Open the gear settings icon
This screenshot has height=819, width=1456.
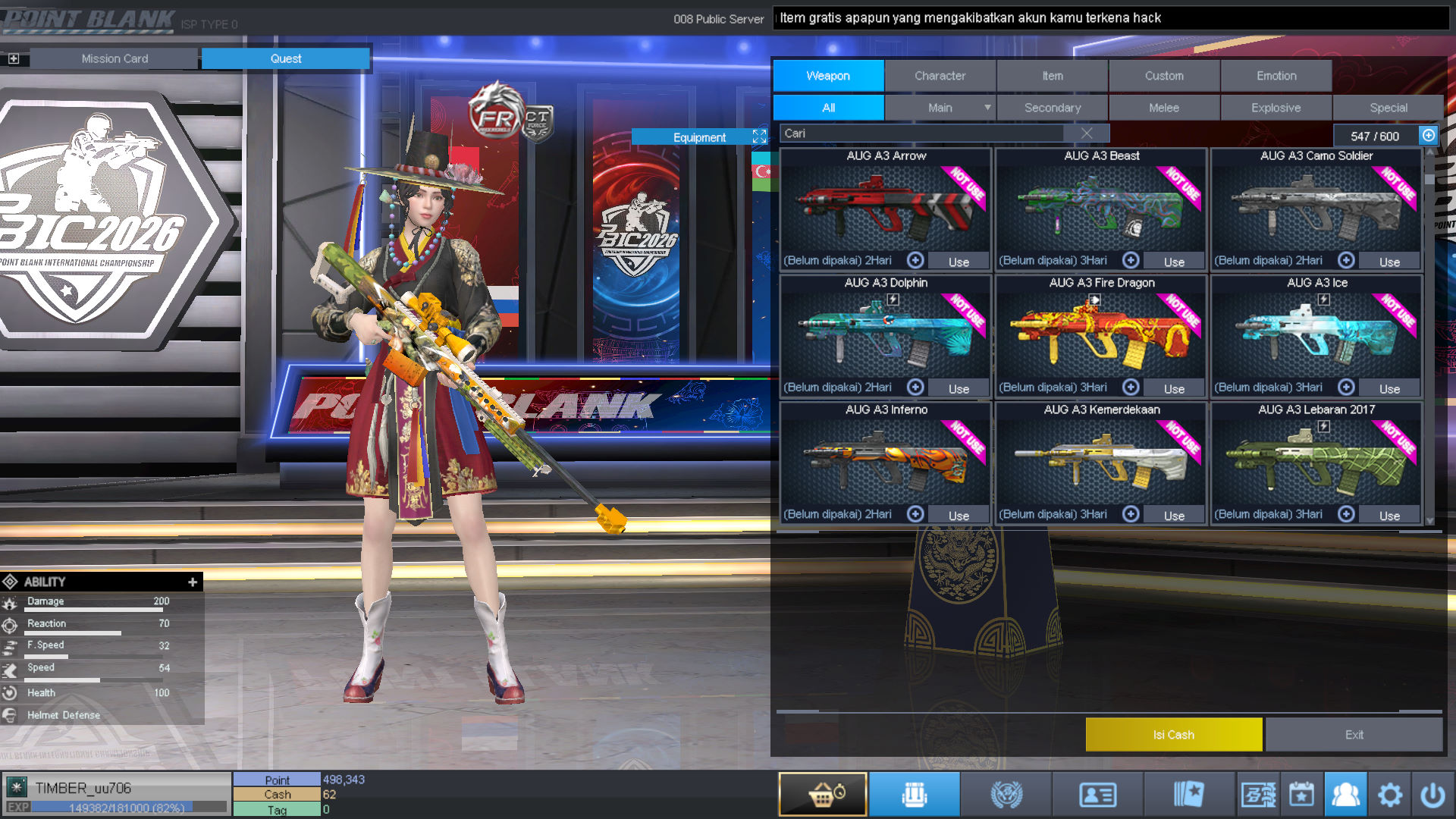pyautogui.click(x=1389, y=795)
